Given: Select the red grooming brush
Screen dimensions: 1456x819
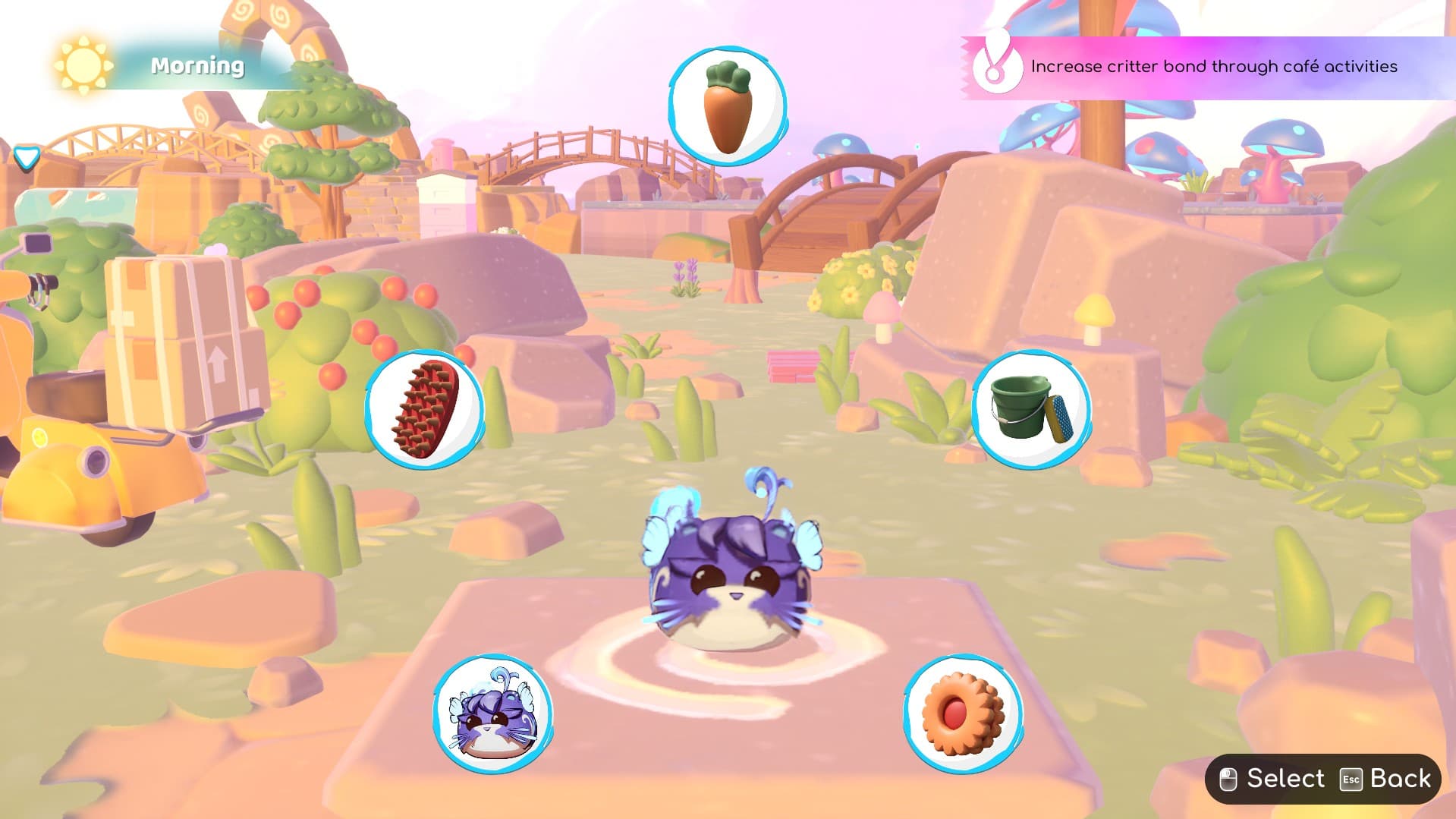Looking at the screenshot, I should pyautogui.click(x=424, y=409).
